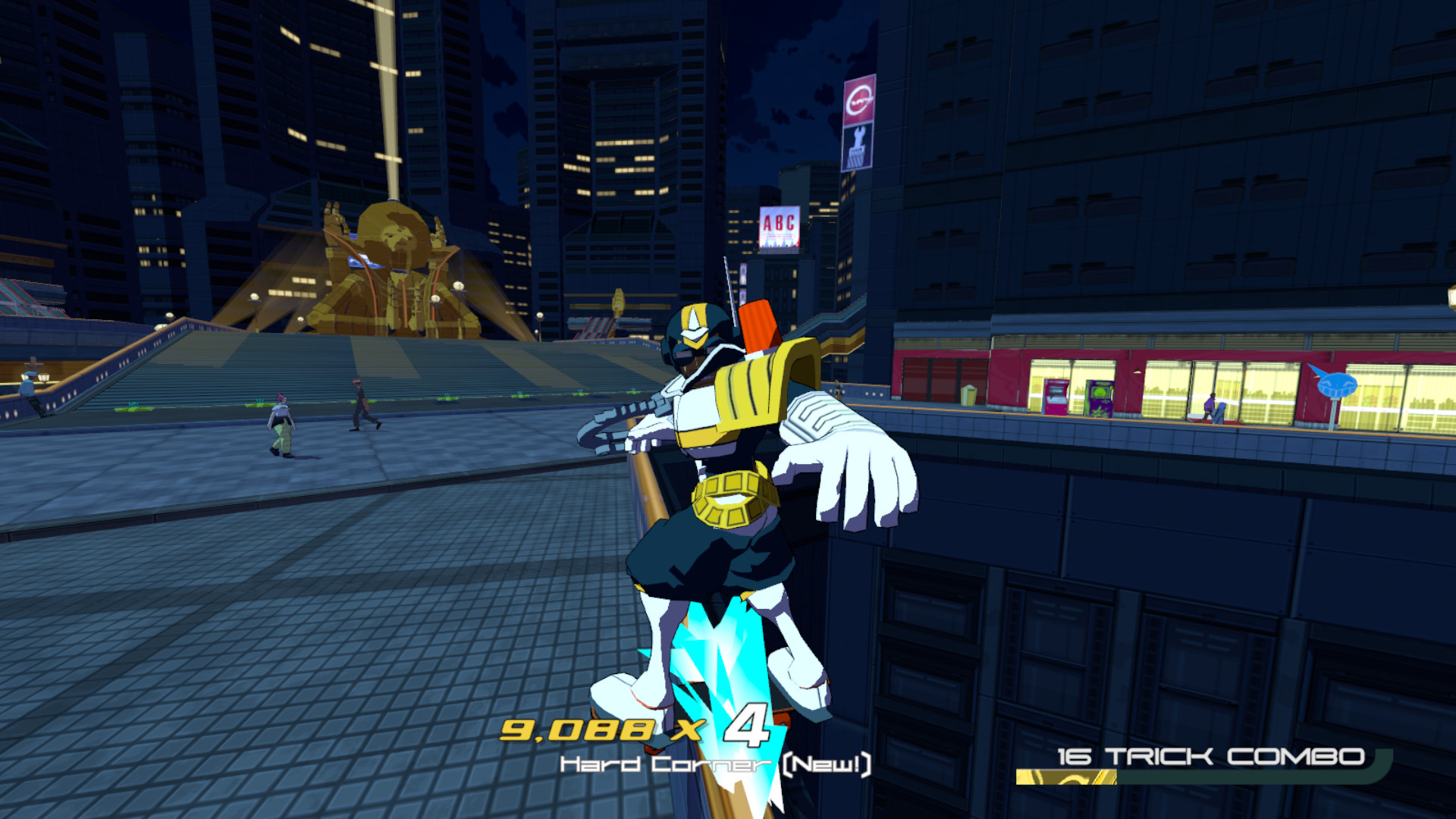This screenshot has width=1456, height=819.
Task: Select the hanging lamp above the shop window
Action: 1137,372
